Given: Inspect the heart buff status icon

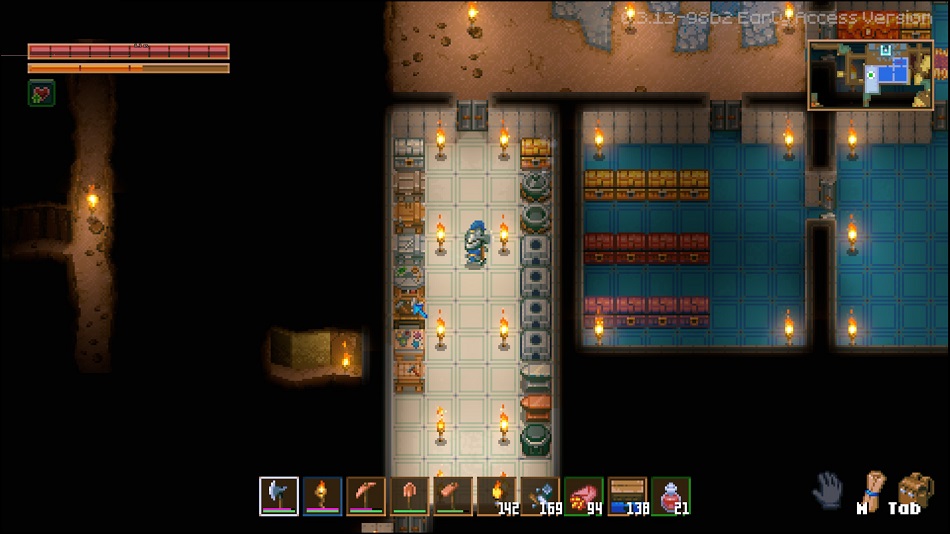Looking at the screenshot, I should pos(41,94).
